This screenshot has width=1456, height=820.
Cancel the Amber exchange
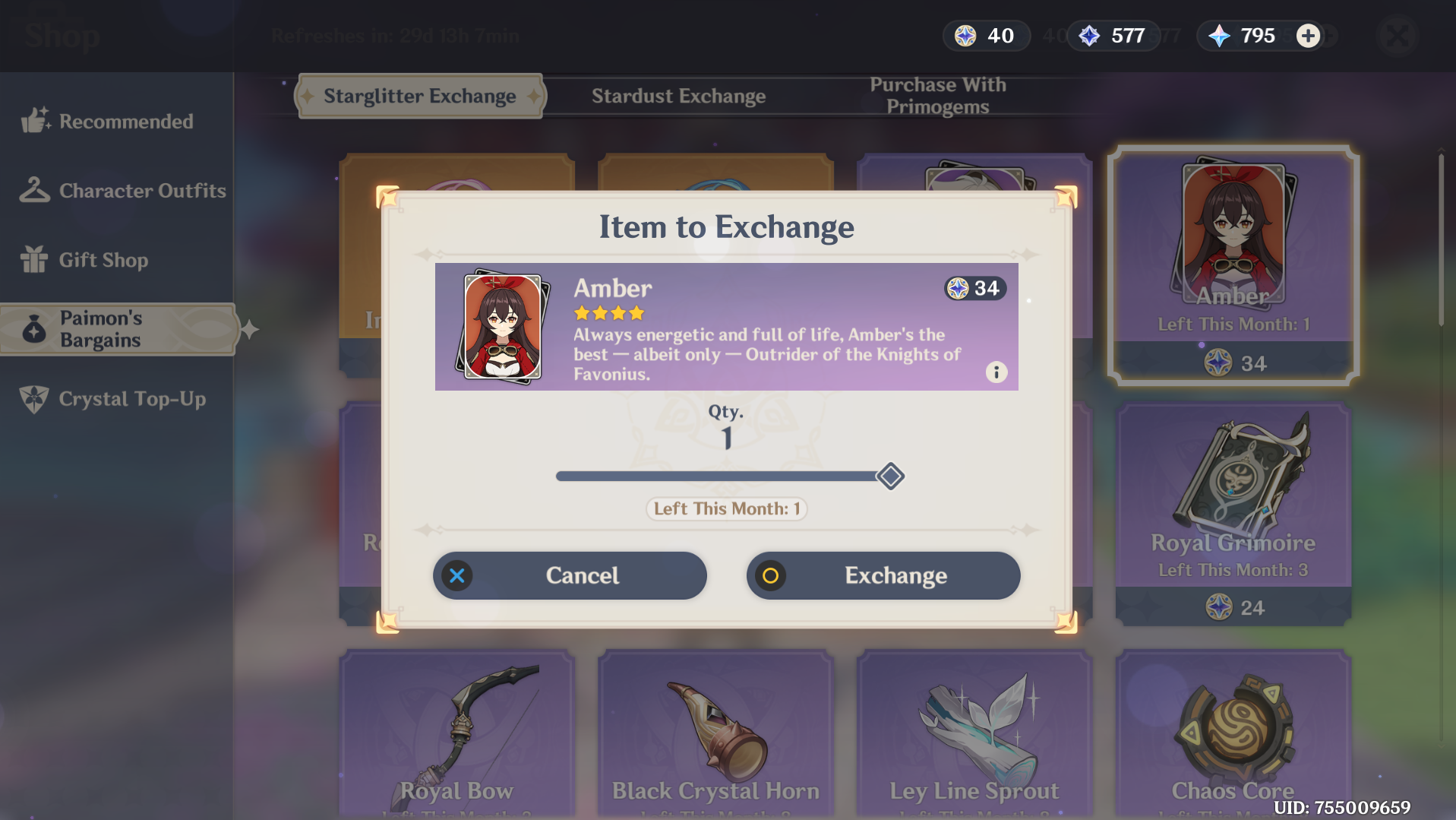click(569, 575)
